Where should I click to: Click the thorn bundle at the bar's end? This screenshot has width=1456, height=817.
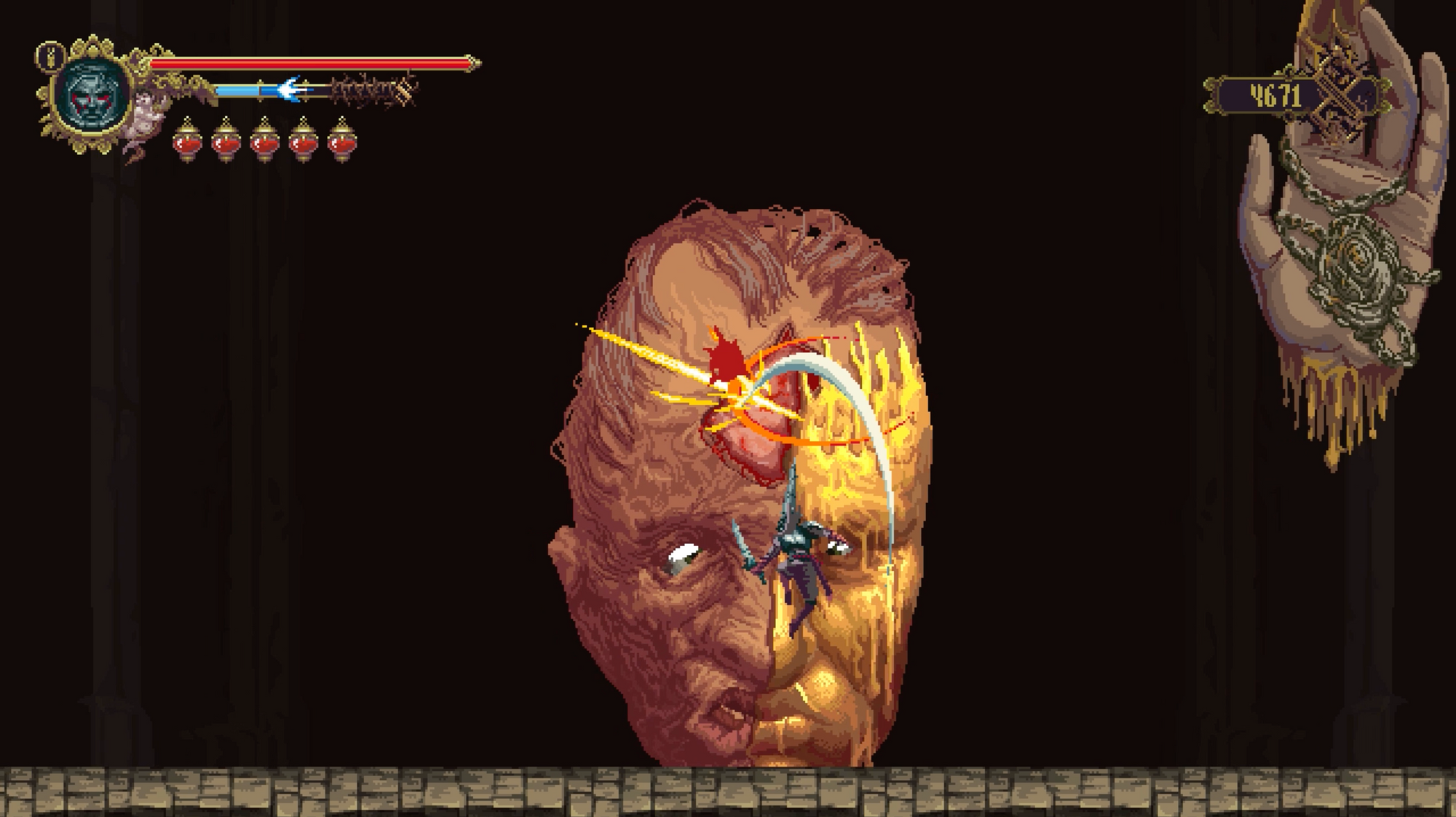pyautogui.click(x=371, y=89)
